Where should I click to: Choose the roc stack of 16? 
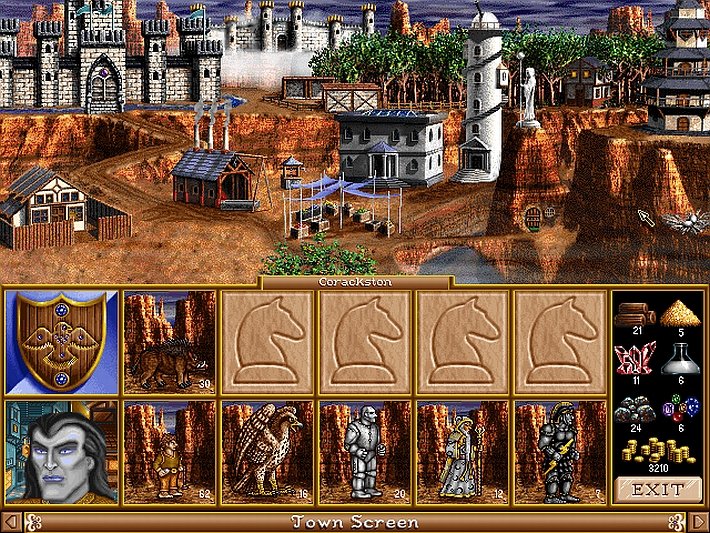(x=267, y=451)
